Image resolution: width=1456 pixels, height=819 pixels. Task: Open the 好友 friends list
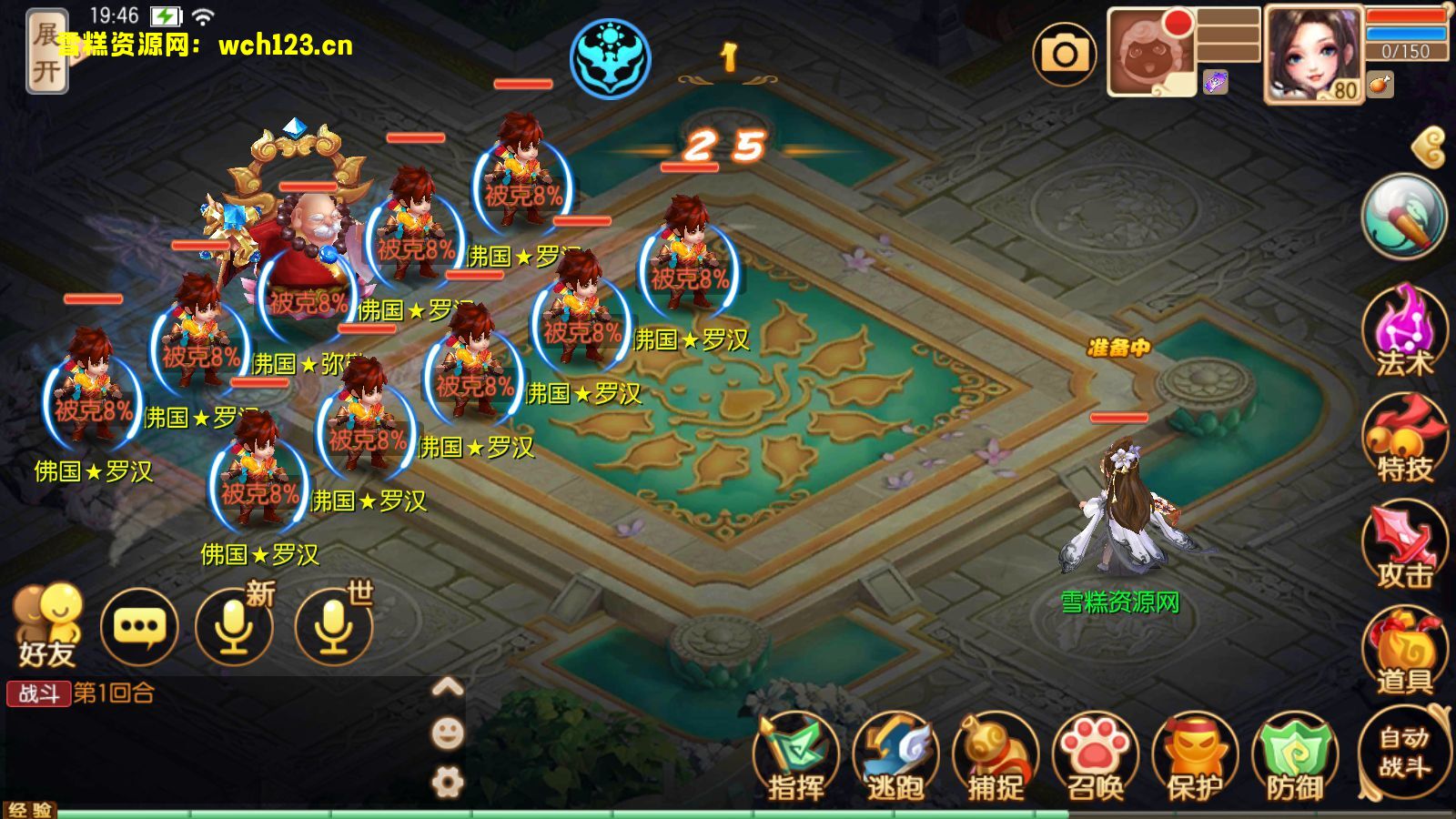click(47, 624)
